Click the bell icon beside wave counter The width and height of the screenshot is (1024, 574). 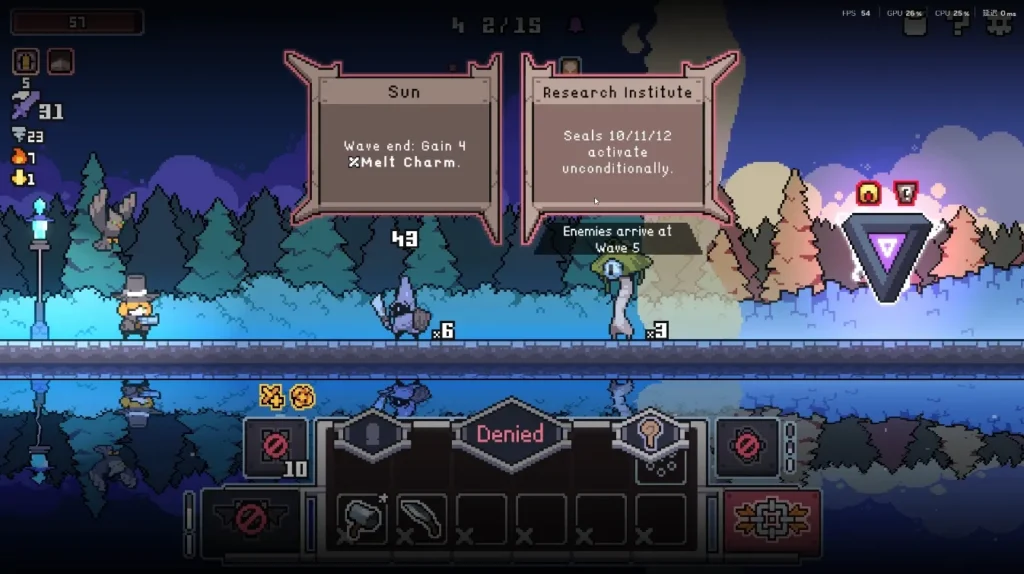(576, 25)
